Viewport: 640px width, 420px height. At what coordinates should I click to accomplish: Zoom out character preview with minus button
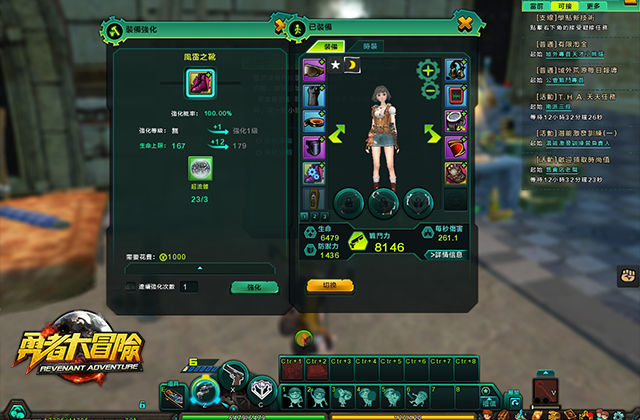428,90
